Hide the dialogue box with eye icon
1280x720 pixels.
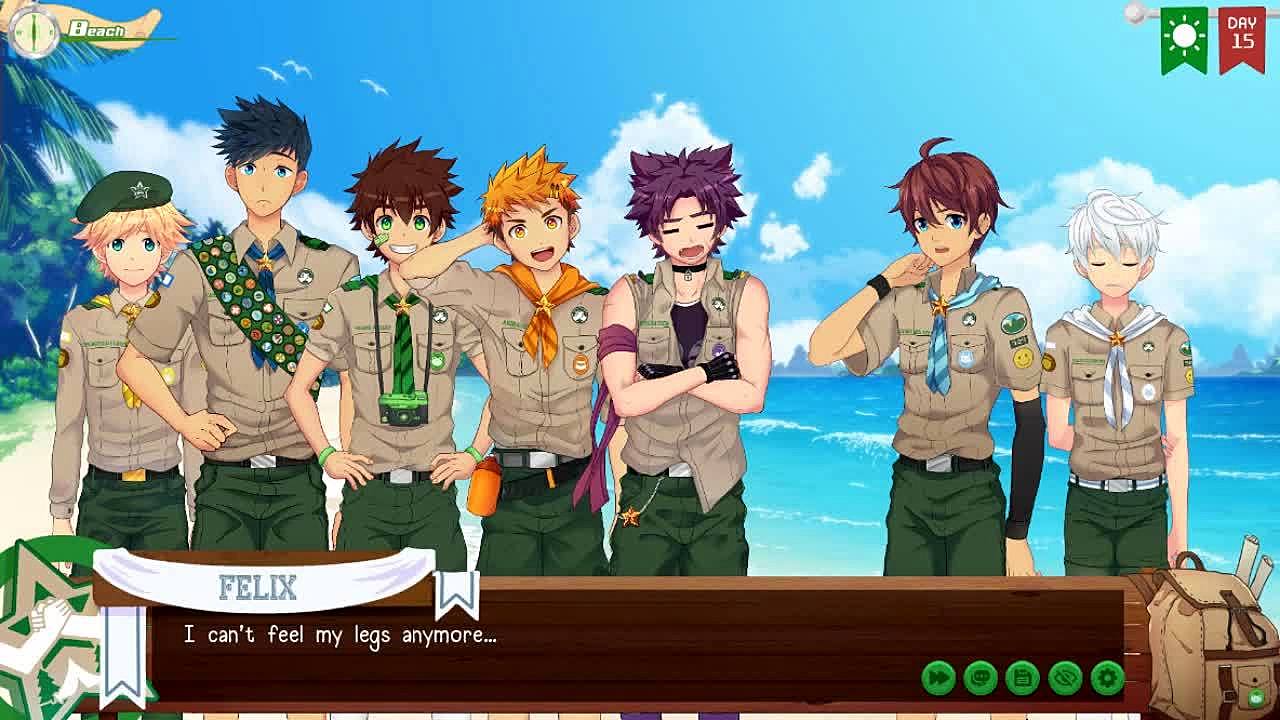pyautogui.click(x=1065, y=678)
